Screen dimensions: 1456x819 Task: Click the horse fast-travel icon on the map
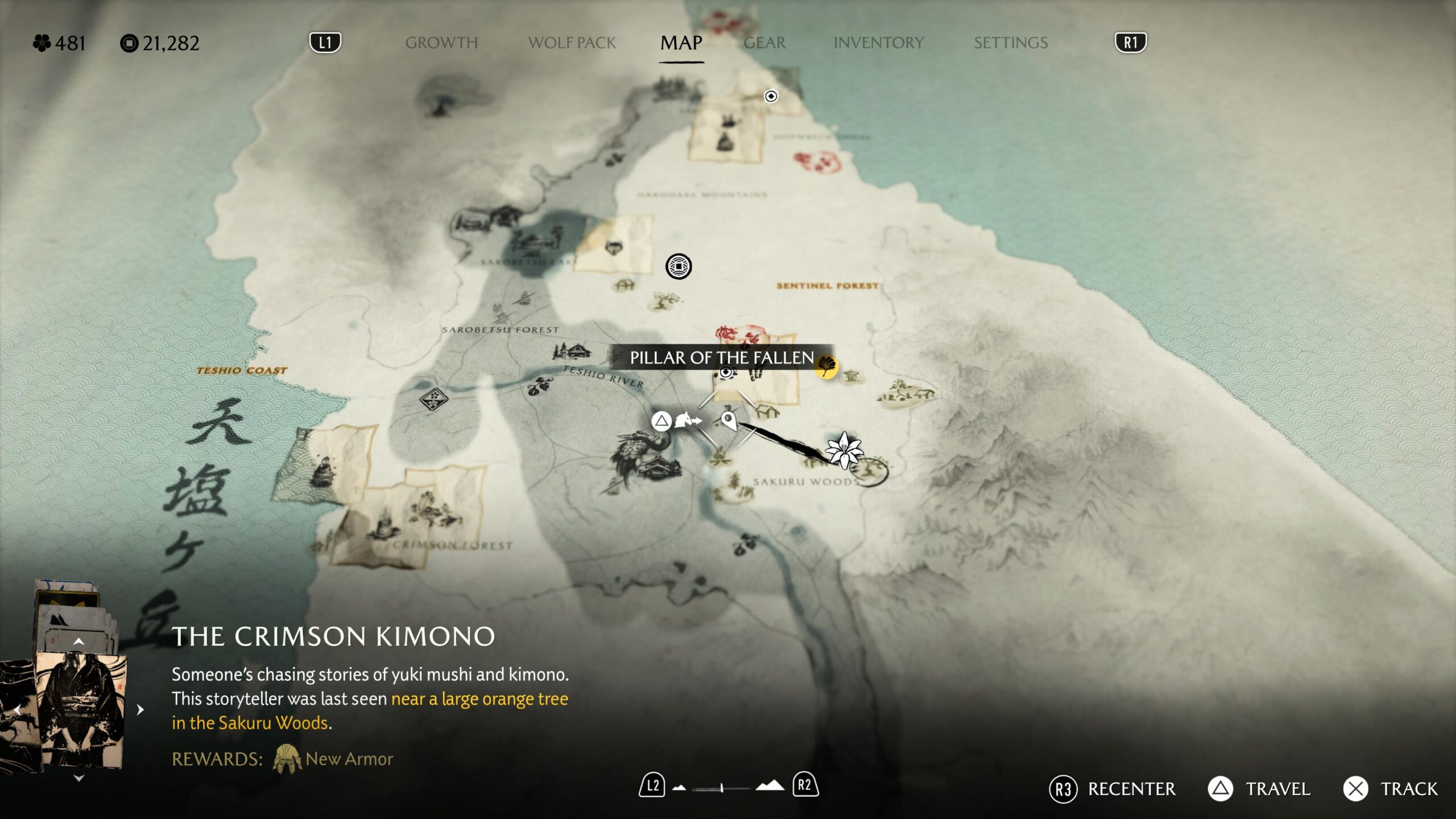(687, 421)
